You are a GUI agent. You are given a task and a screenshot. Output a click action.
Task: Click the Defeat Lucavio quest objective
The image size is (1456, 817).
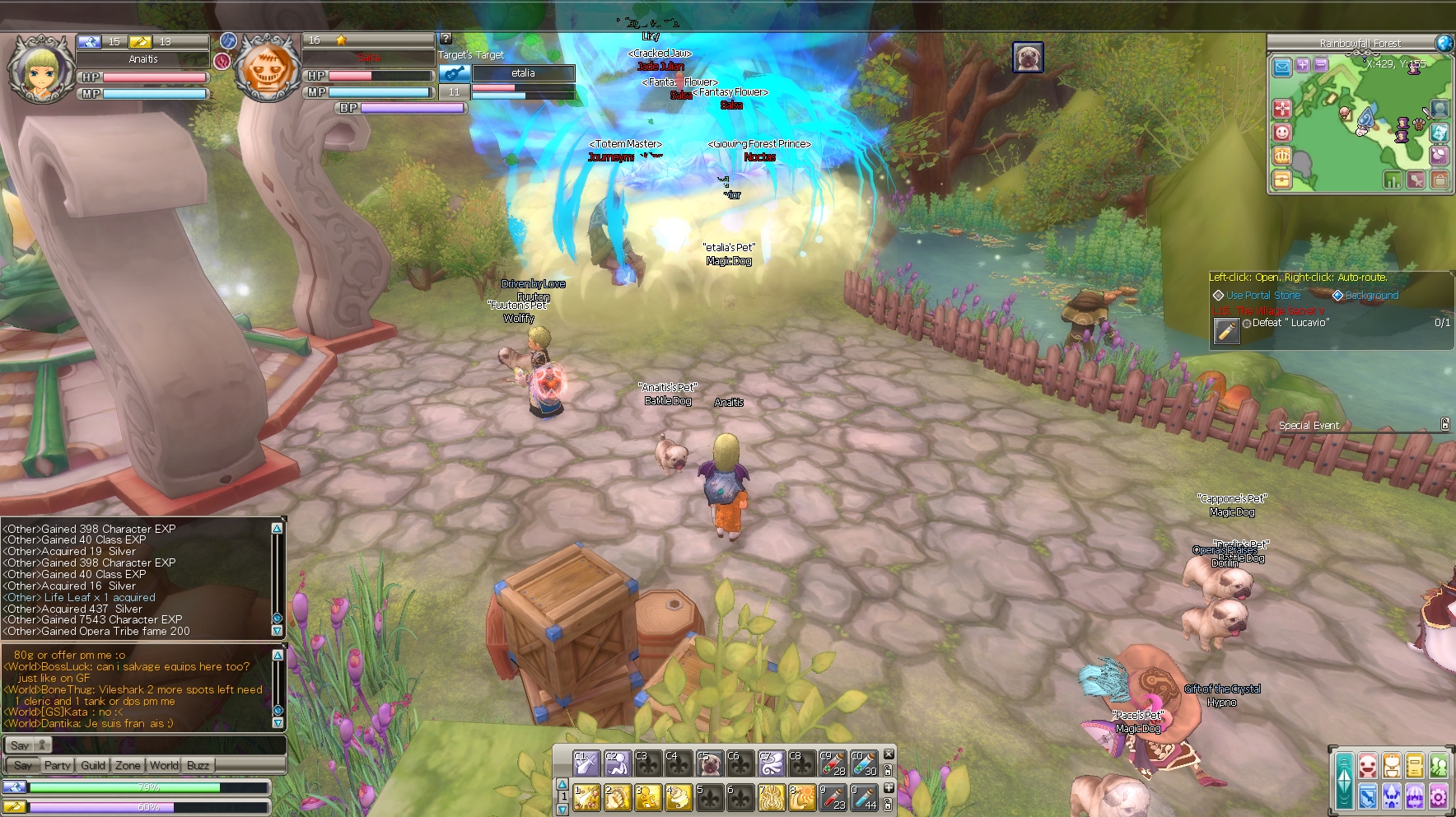tap(1290, 323)
